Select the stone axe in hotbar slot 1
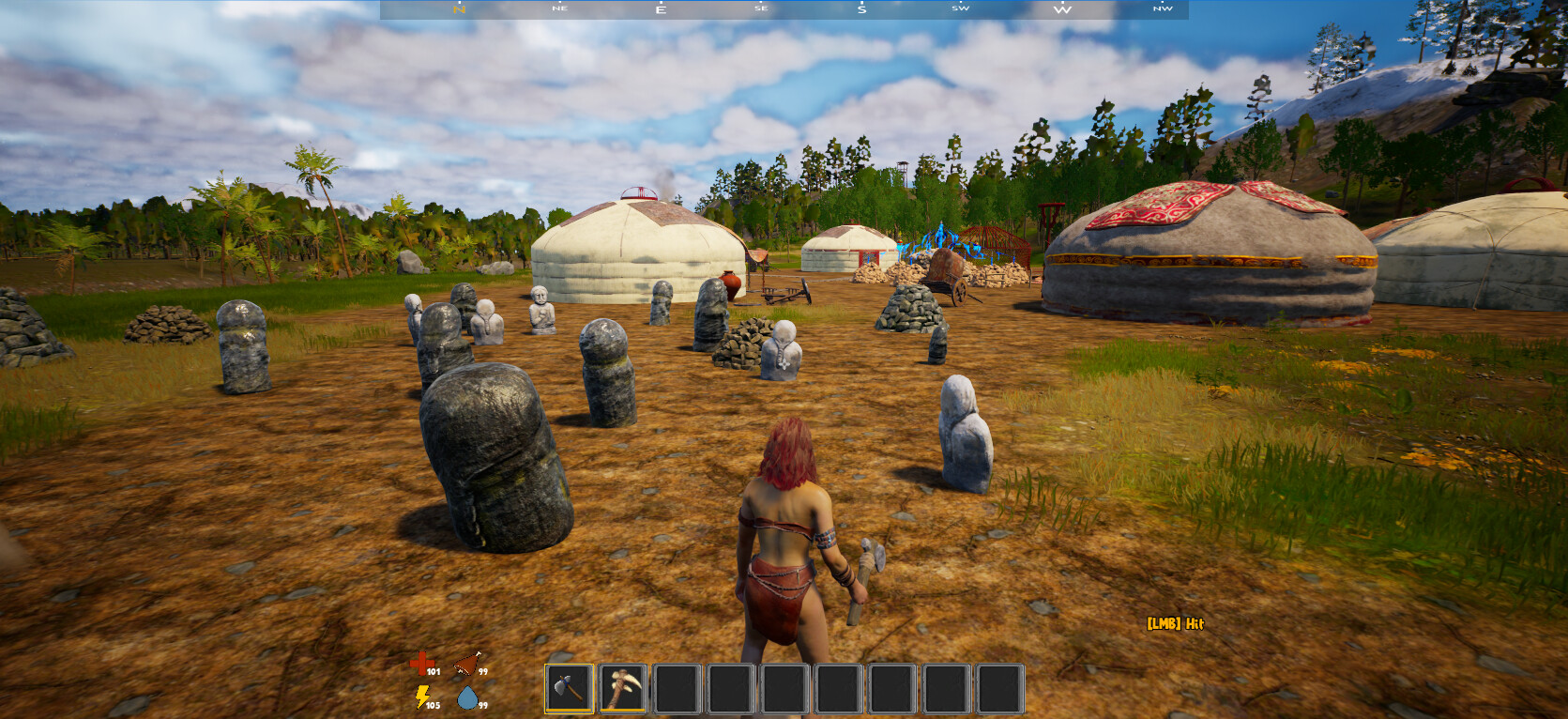The height and width of the screenshot is (719, 1568). (x=570, y=687)
